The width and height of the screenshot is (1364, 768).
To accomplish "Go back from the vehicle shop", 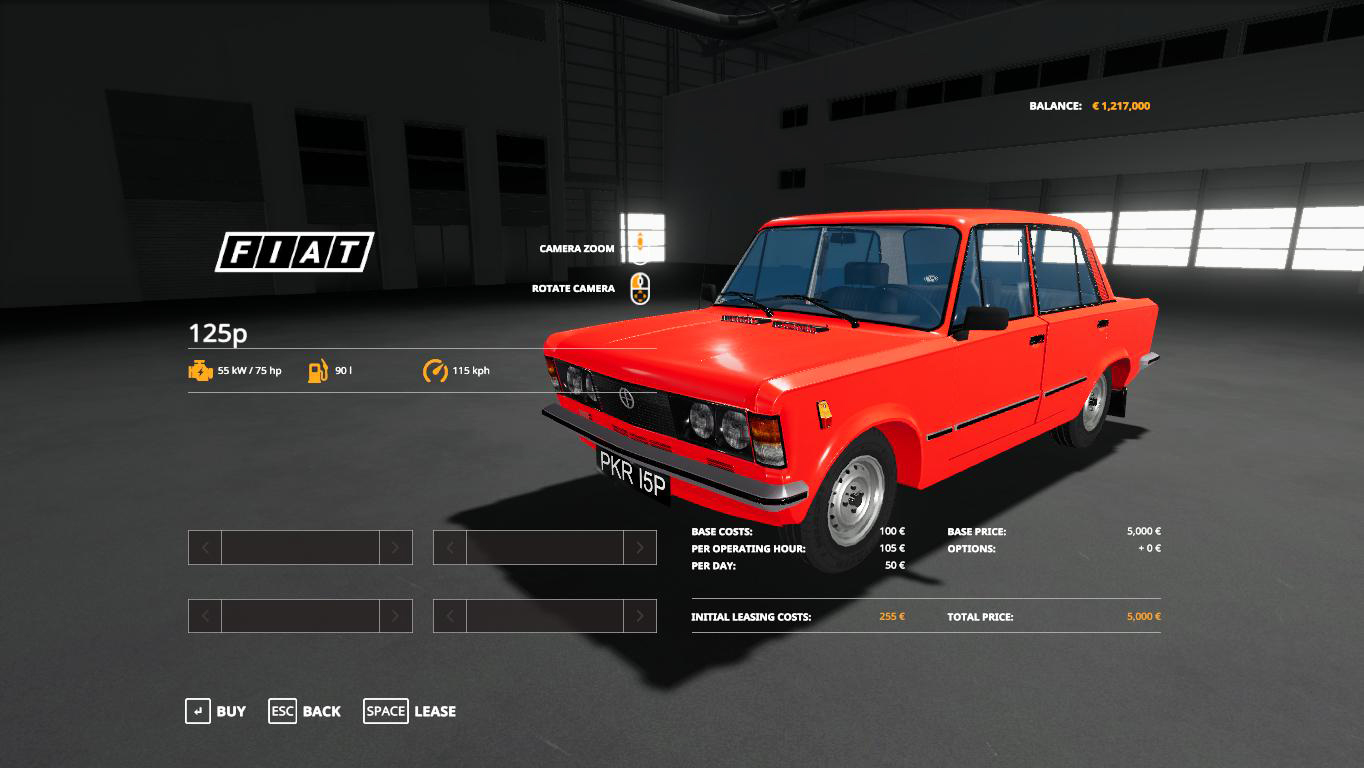I will 305,711.
